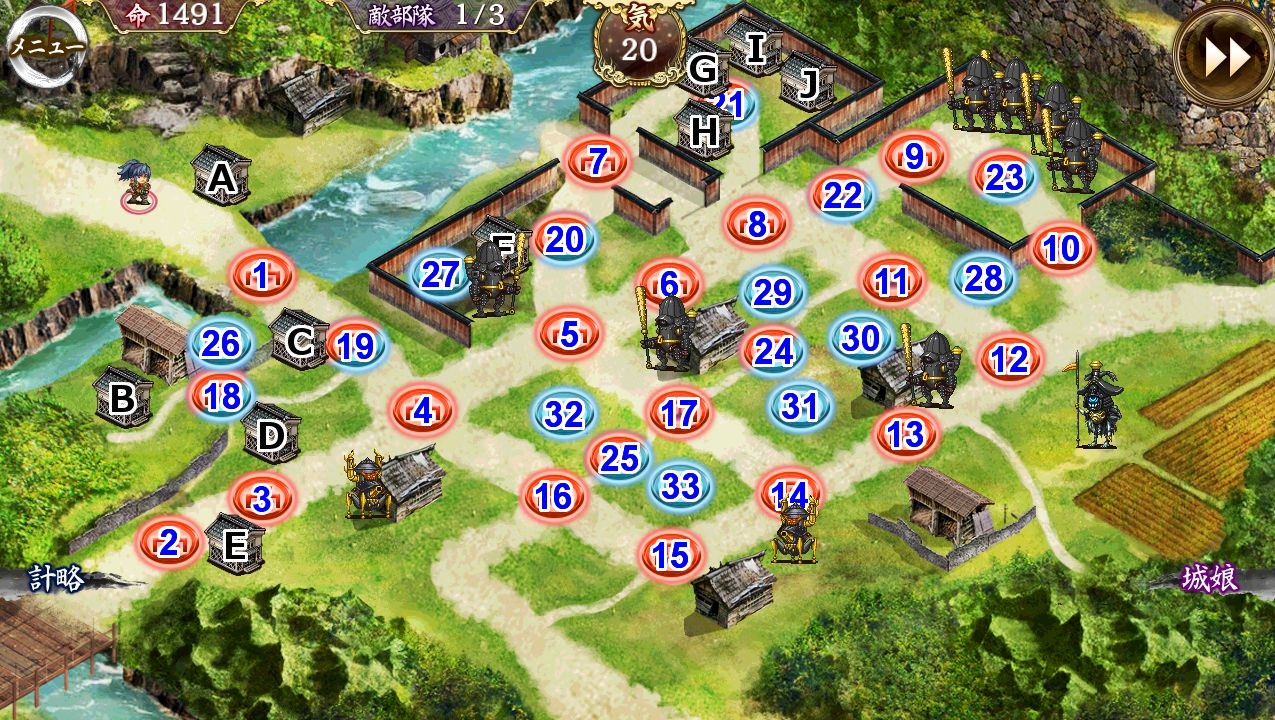Select the blue marker numbered 30
Screen dimensions: 1275x720
point(860,338)
